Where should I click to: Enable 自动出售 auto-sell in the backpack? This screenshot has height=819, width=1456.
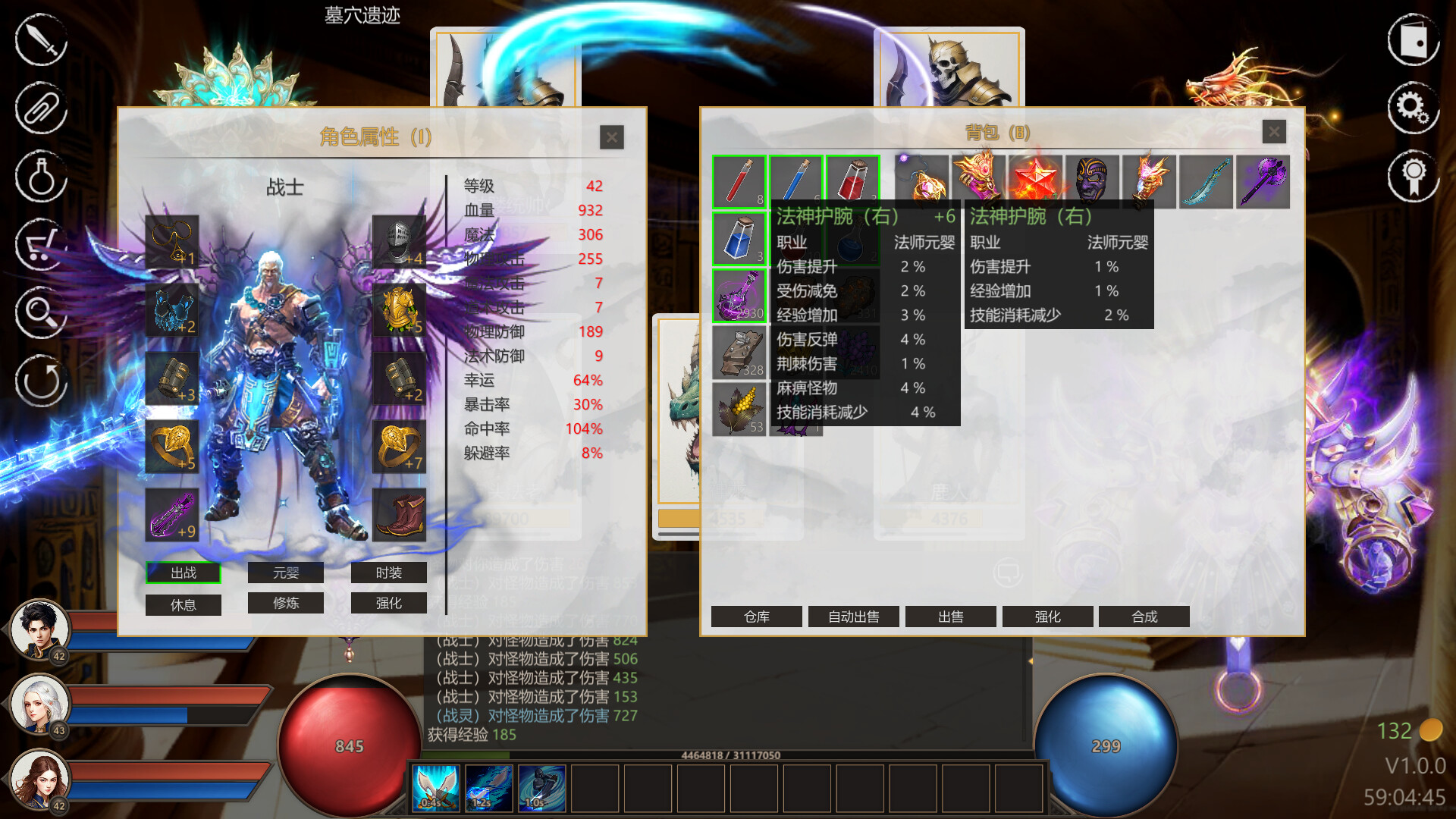point(853,617)
